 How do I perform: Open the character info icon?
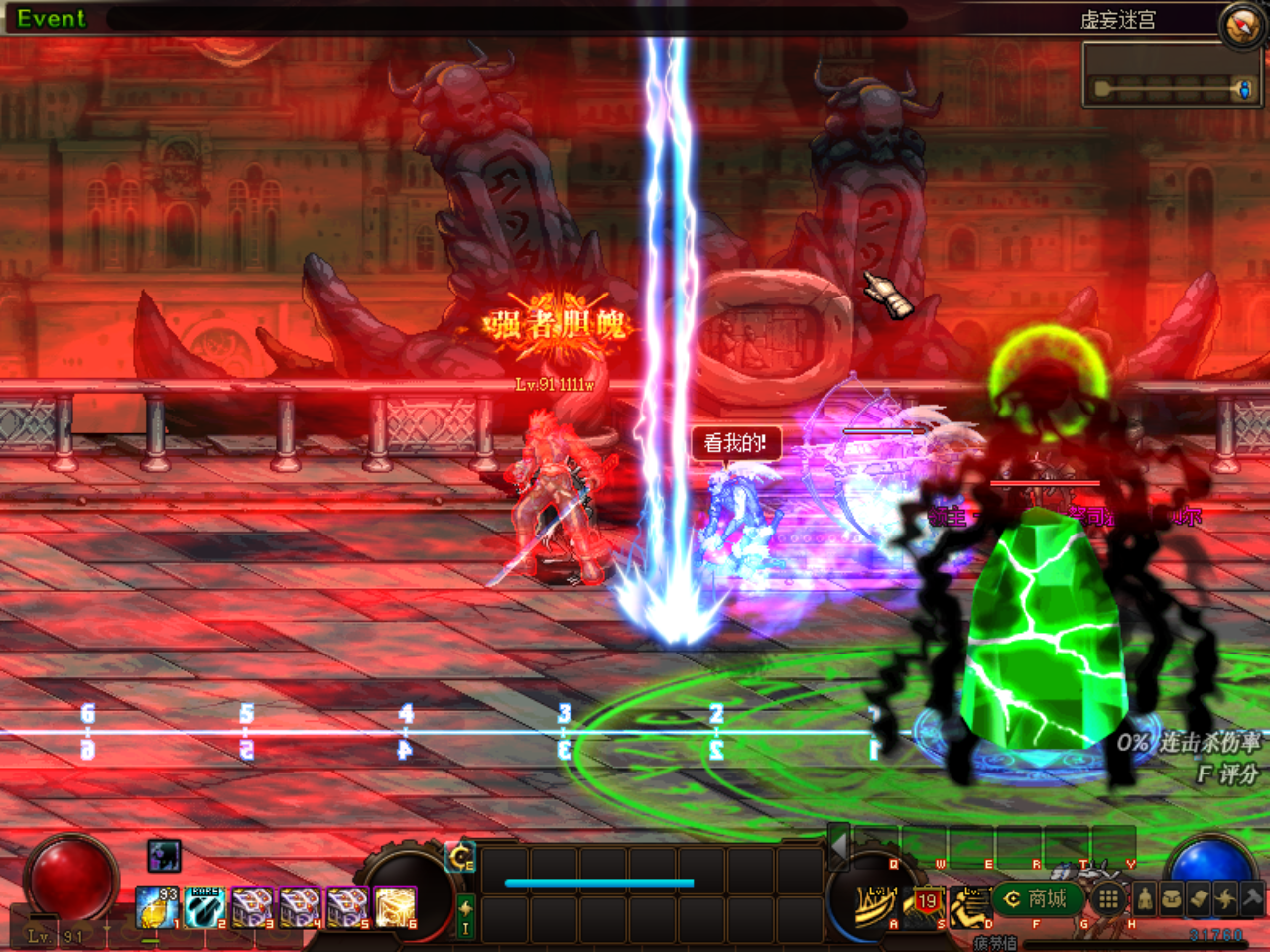coord(1145,898)
